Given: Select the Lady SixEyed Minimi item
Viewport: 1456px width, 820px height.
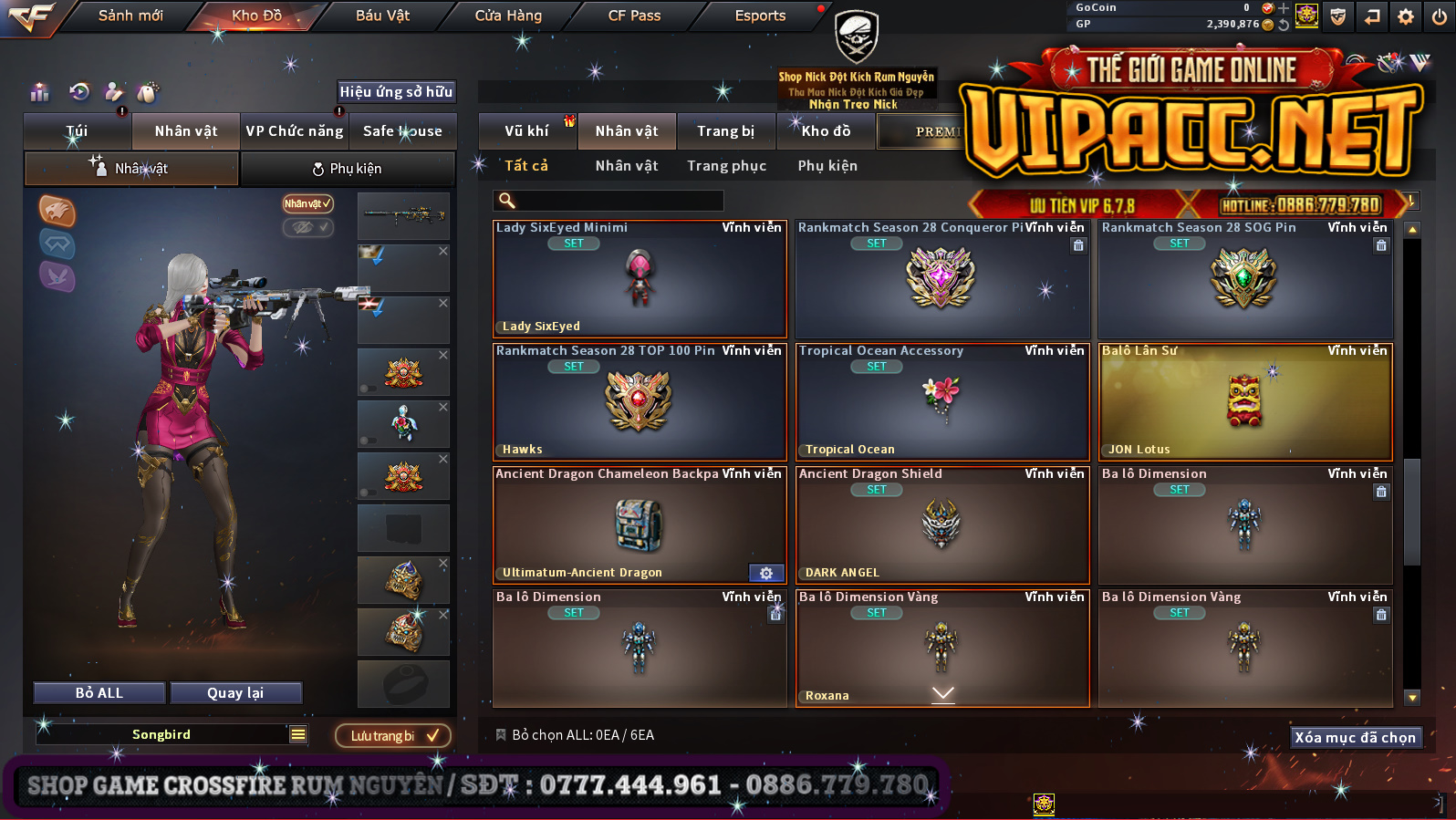Looking at the screenshot, I should (639, 279).
